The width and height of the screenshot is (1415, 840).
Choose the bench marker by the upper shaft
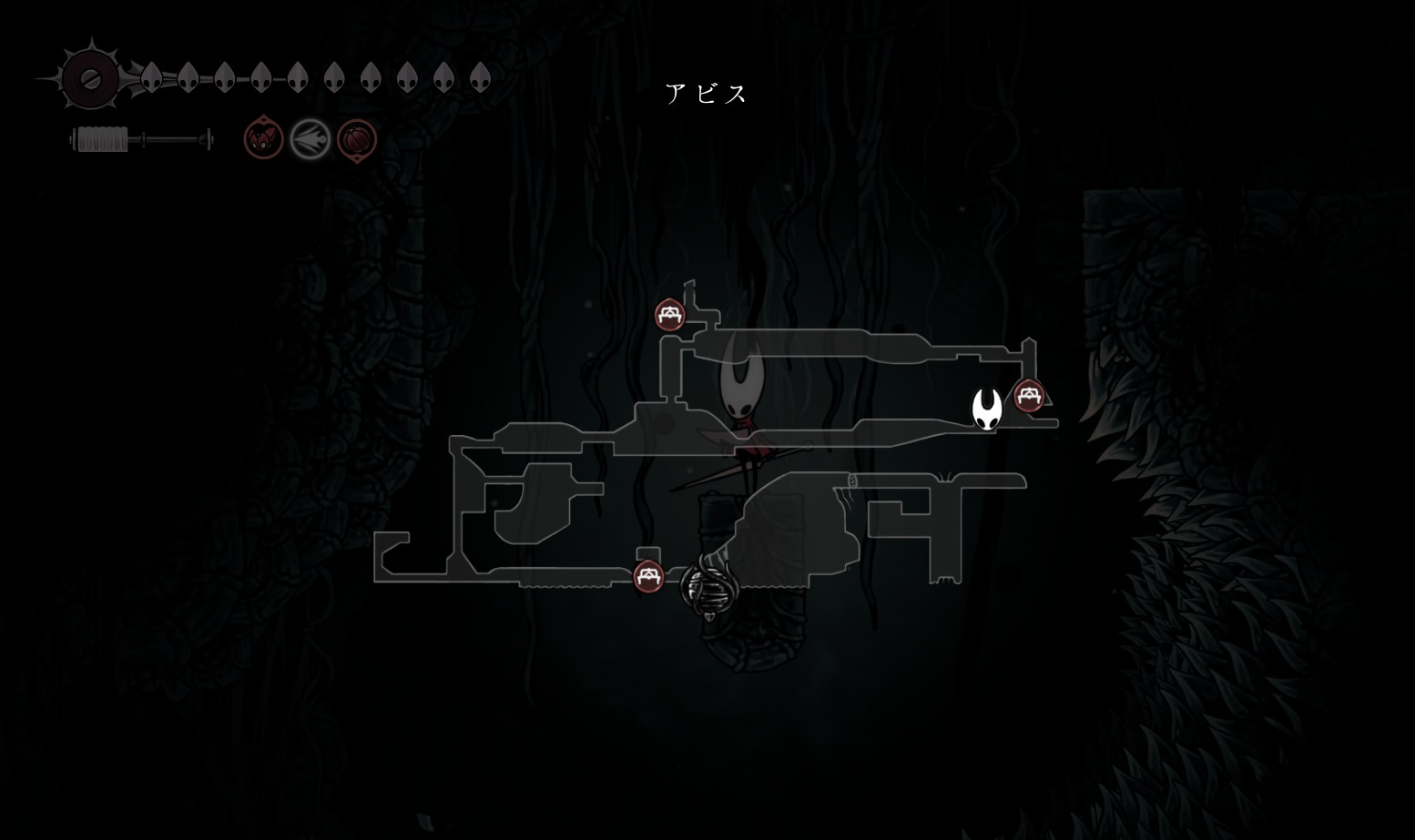pyautogui.click(x=670, y=315)
